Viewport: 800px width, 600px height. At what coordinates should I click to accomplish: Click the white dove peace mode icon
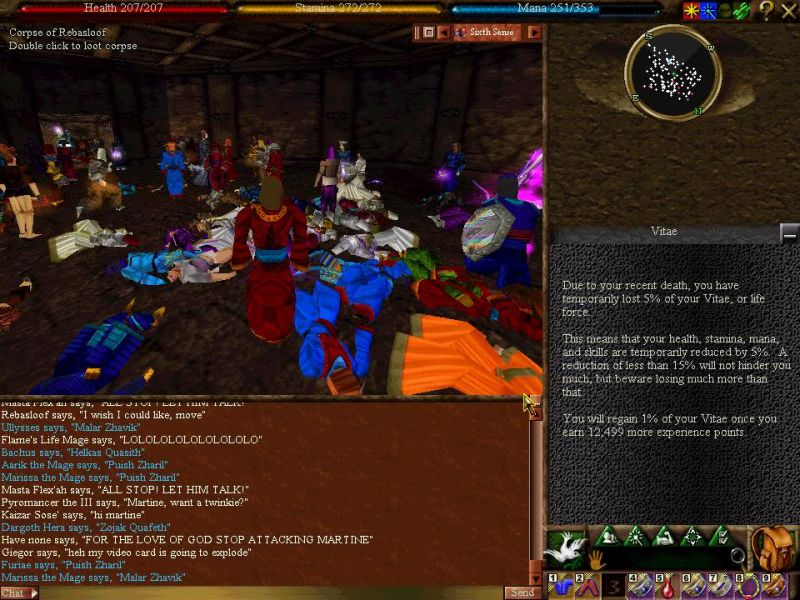(564, 547)
